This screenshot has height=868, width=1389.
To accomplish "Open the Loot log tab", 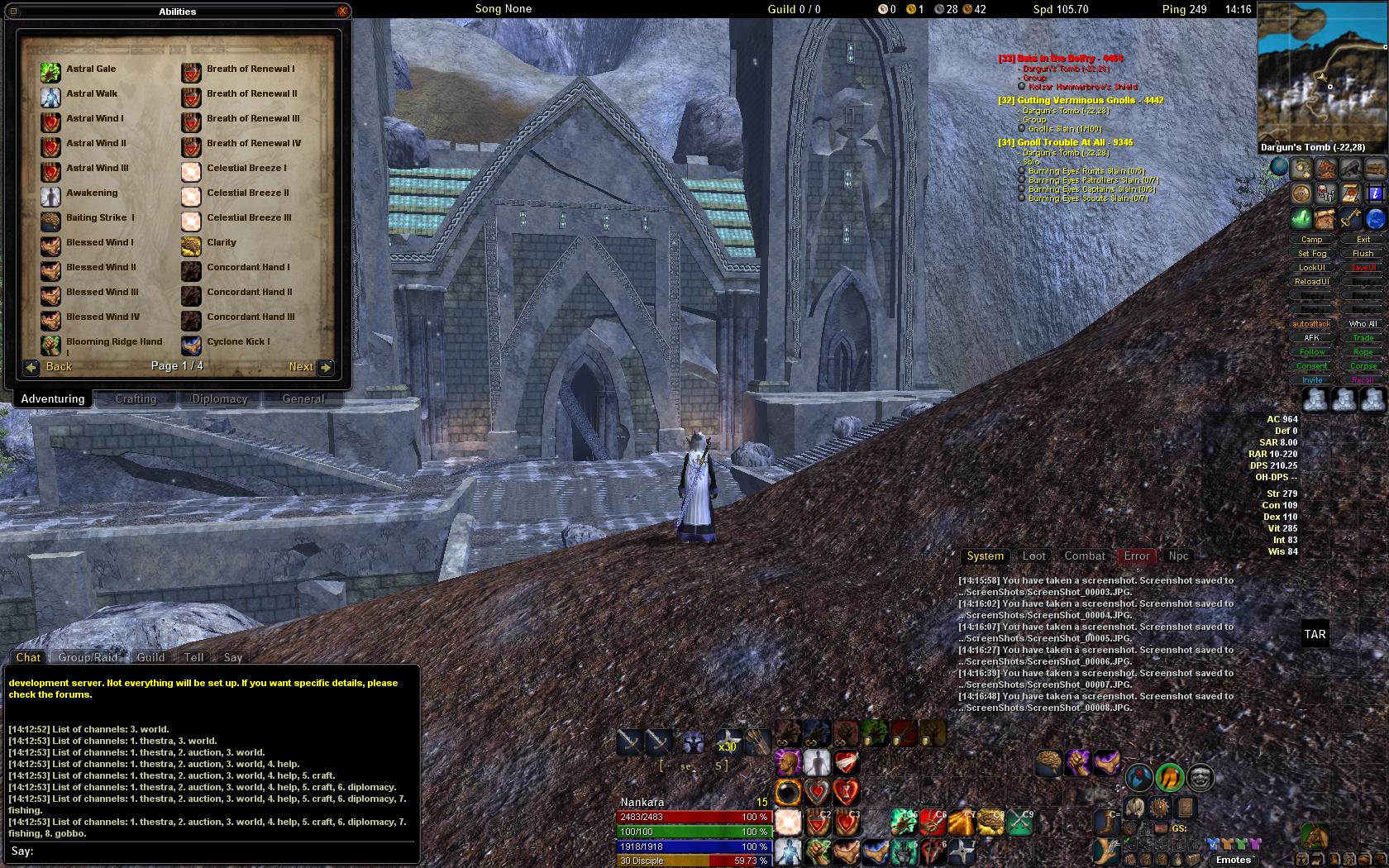I will pyautogui.click(x=1033, y=556).
